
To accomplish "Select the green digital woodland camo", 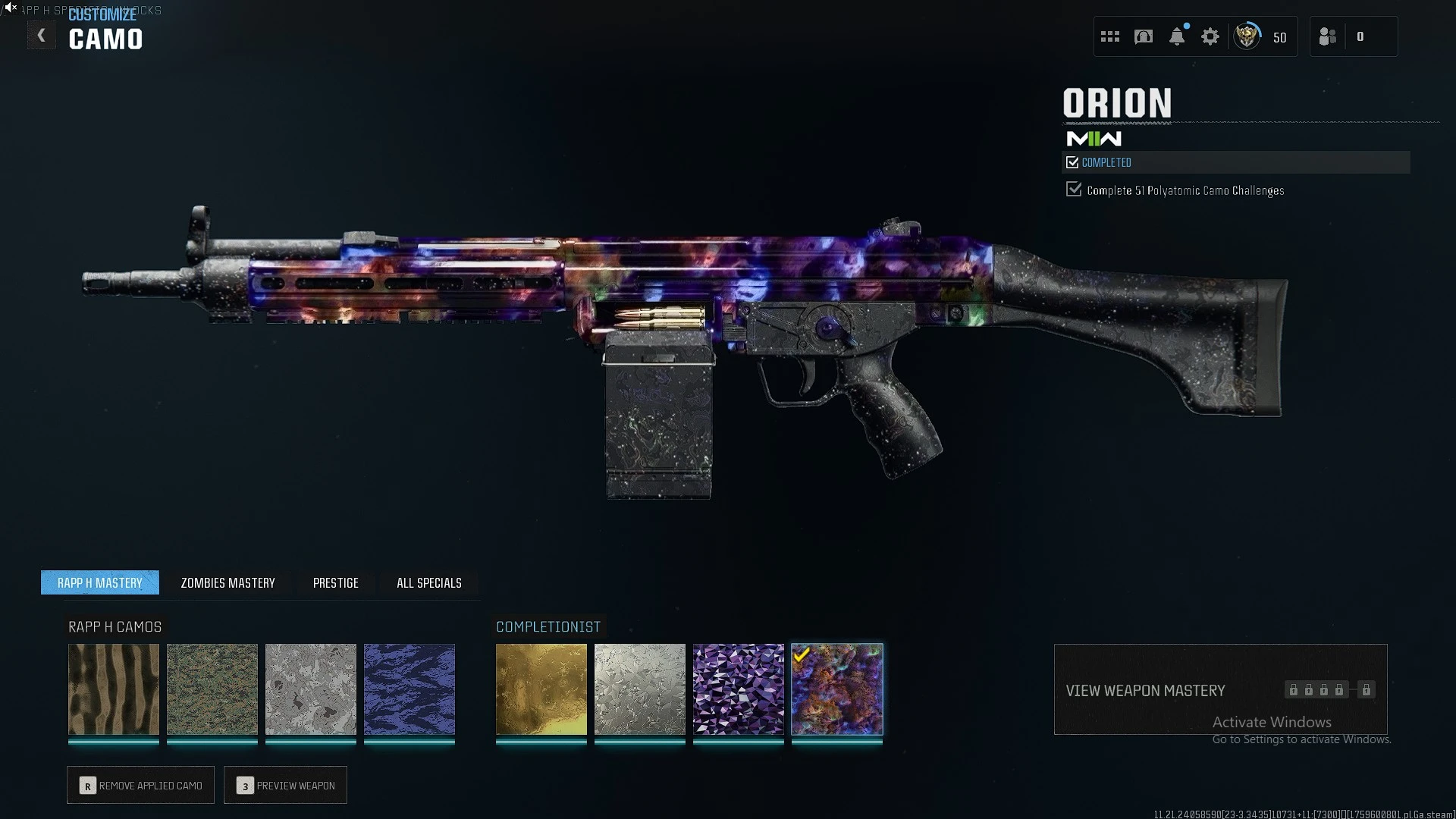I will pos(212,689).
